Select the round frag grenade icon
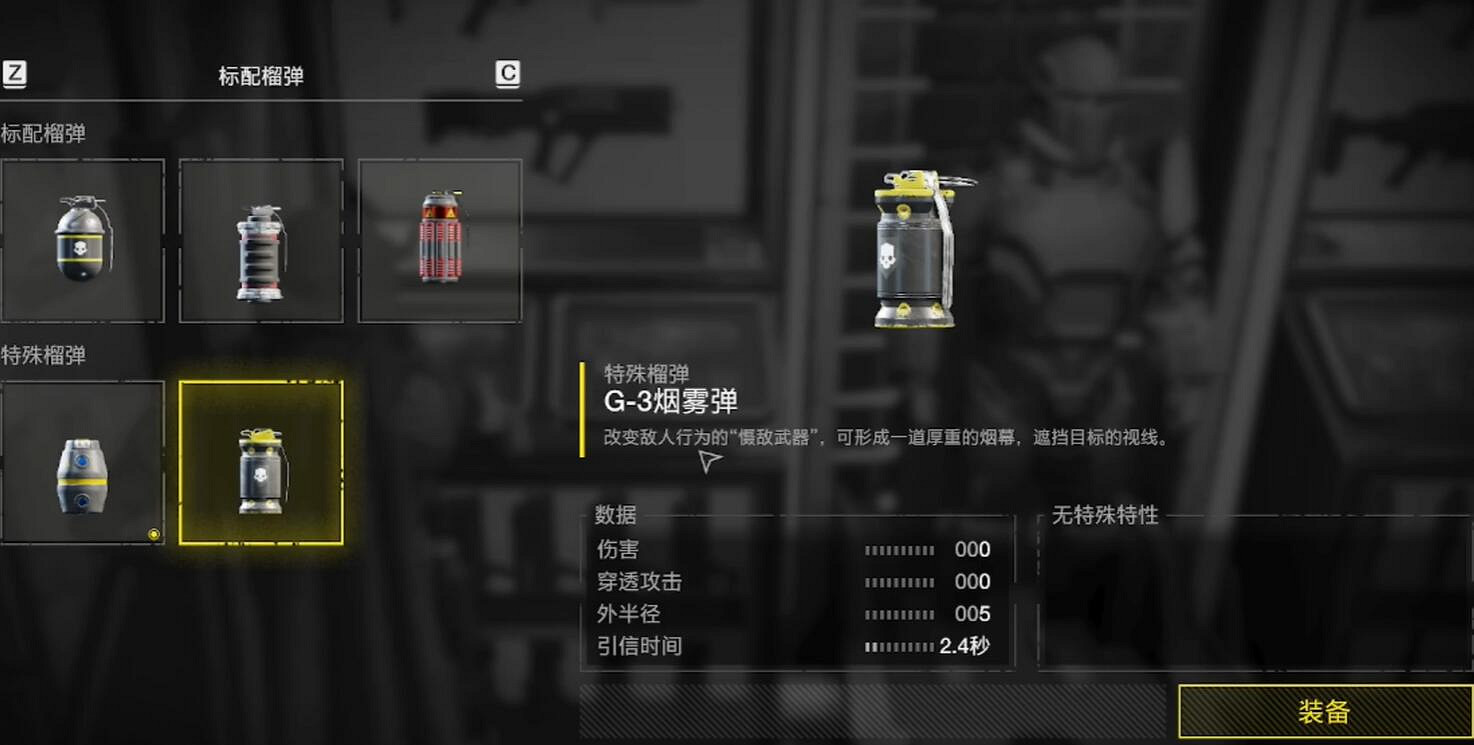 (x=82, y=240)
